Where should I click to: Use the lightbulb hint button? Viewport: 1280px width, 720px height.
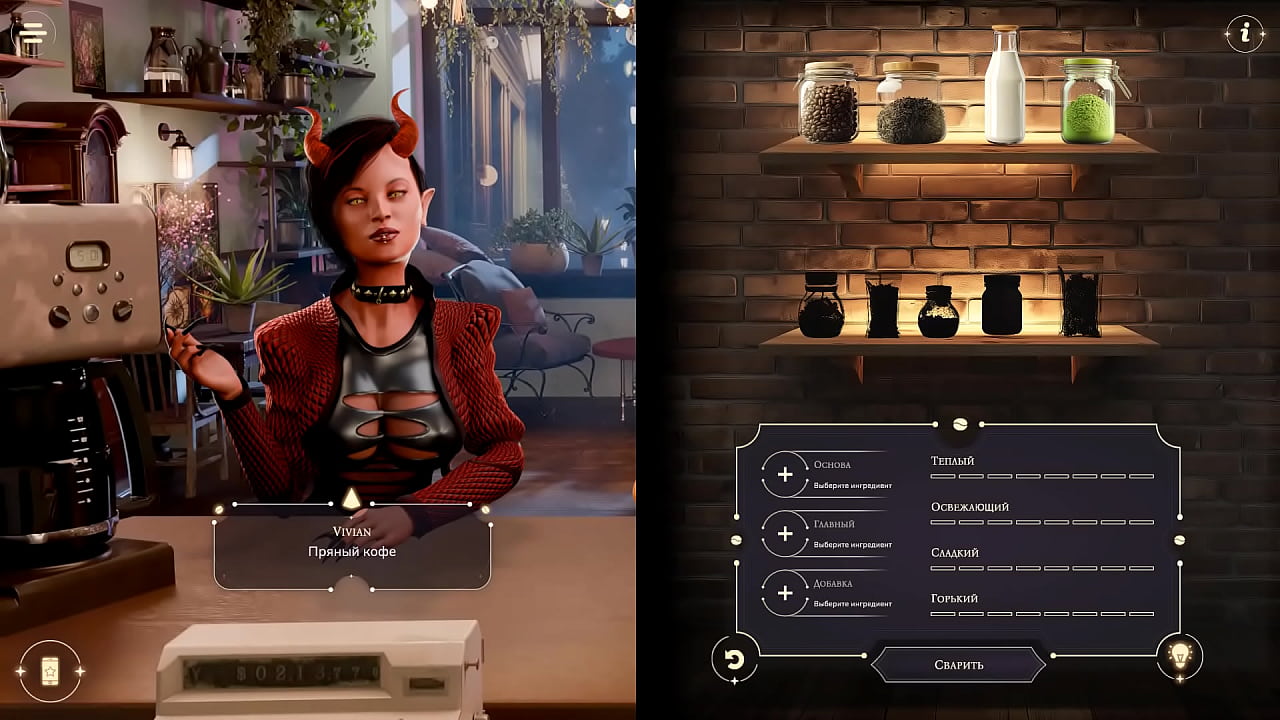point(1180,656)
